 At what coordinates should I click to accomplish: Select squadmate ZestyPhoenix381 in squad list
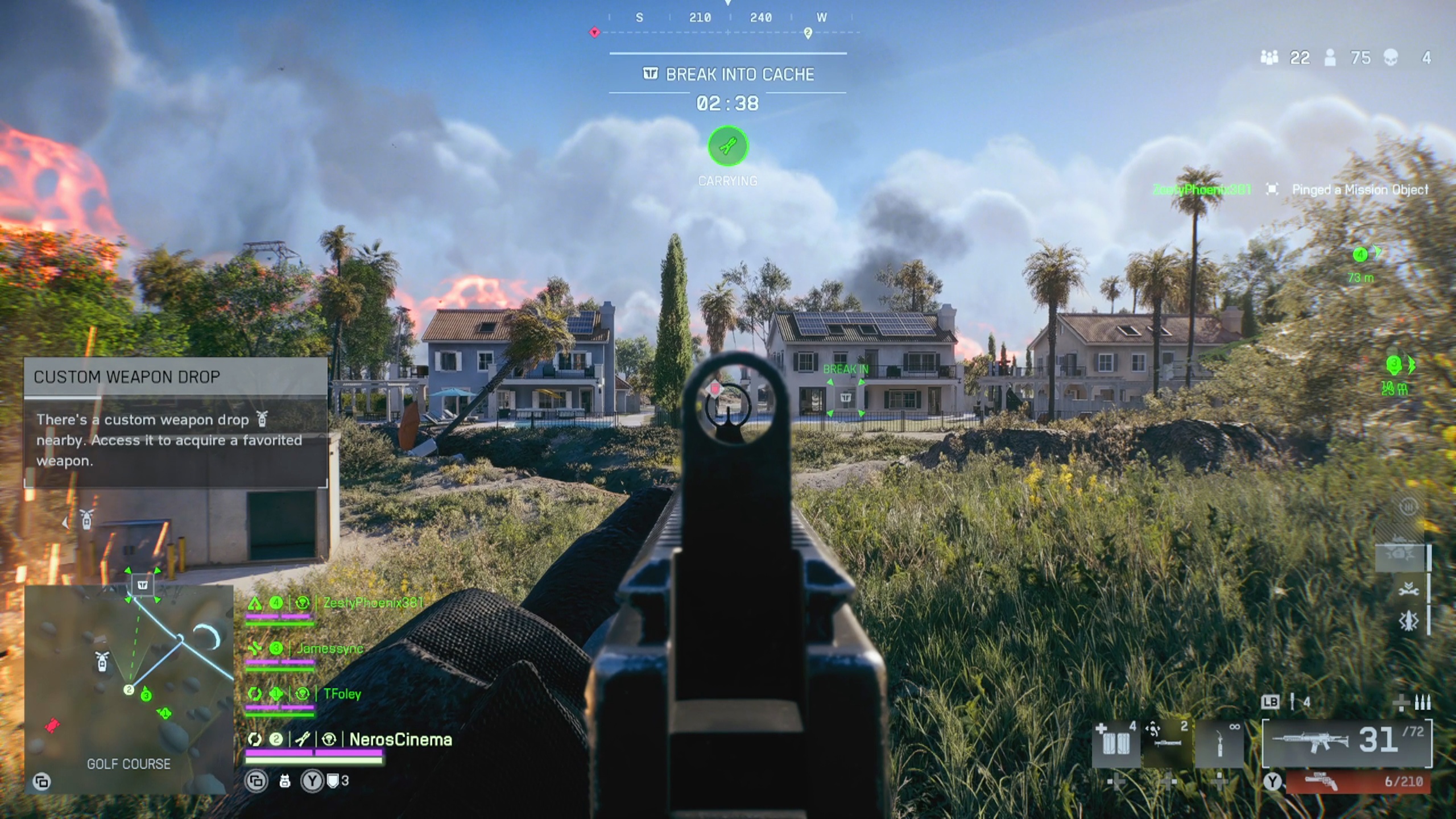tap(373, 603)
